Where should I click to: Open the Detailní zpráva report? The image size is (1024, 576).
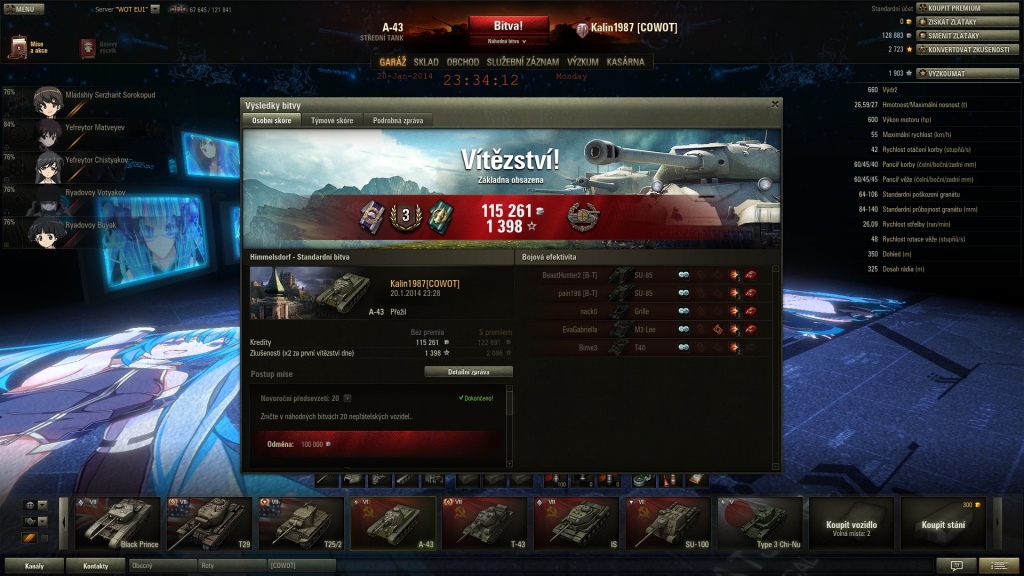[x=468, y=371]
